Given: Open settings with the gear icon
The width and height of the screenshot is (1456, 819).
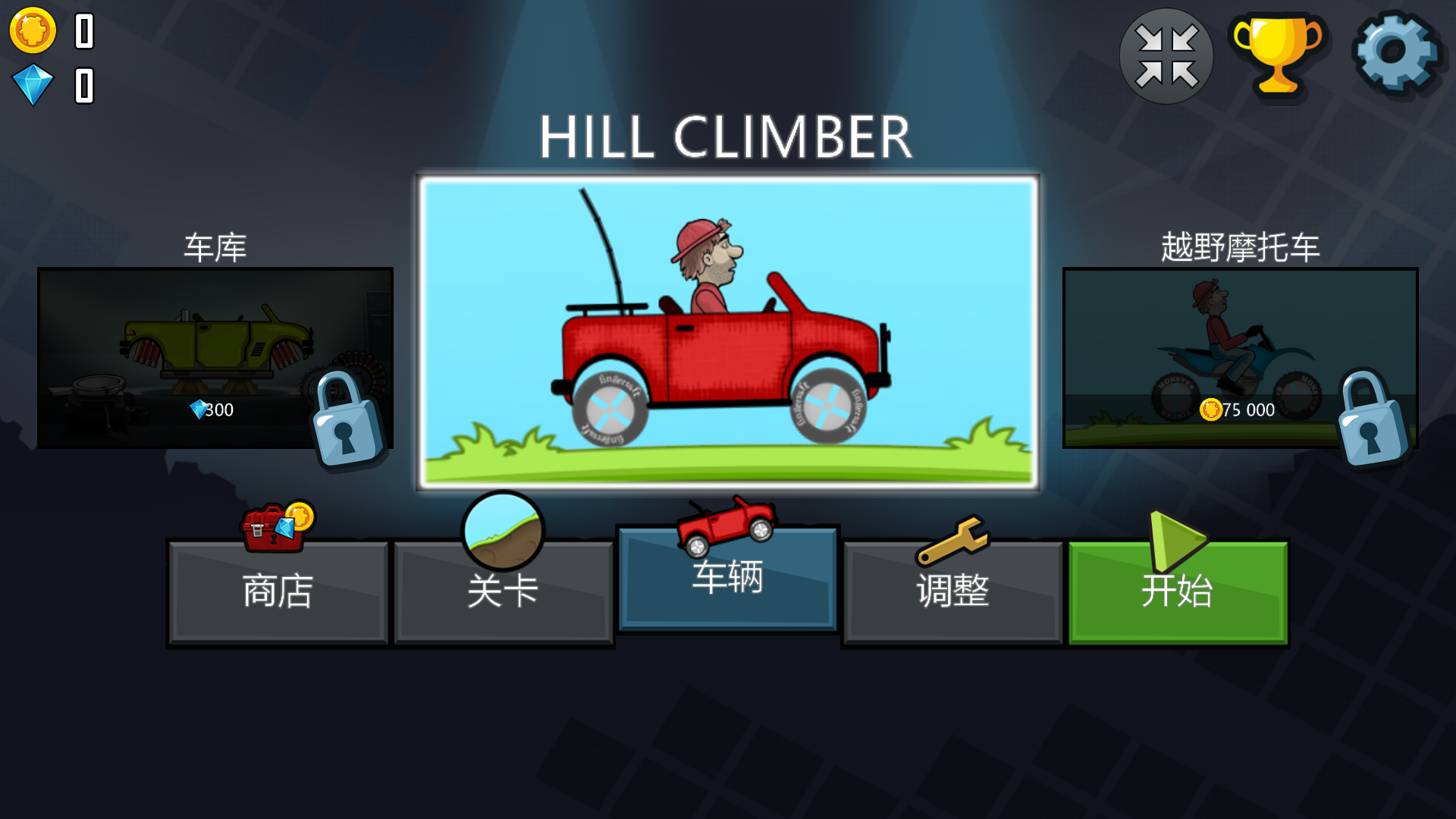Looking at the screenshot, I should [1395, 53].
